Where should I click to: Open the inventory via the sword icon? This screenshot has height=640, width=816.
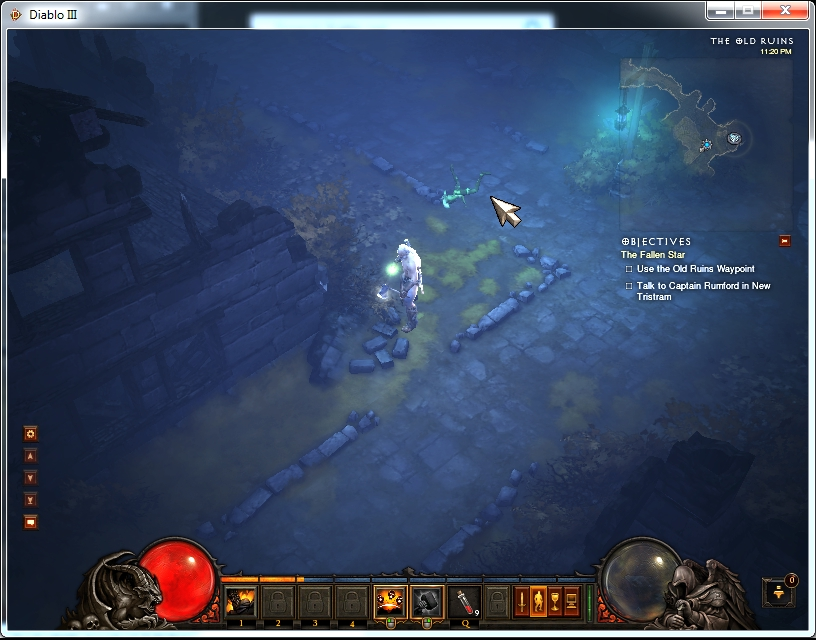pos(523,601)
